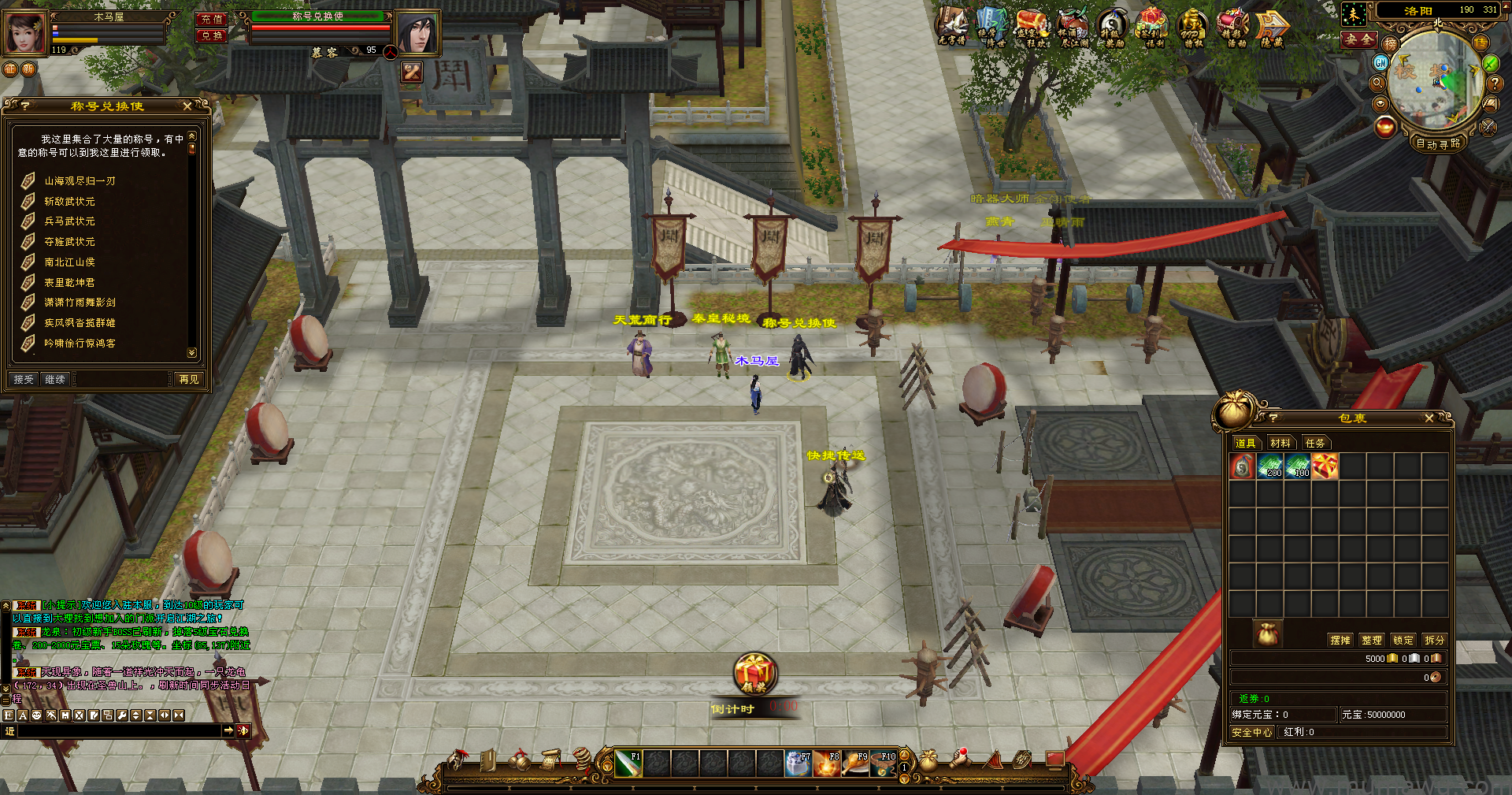Claim the 领奖 countdown gift reward
Image resolution: width=1512 pixels, height=795 pixels.
pos(754,674)
